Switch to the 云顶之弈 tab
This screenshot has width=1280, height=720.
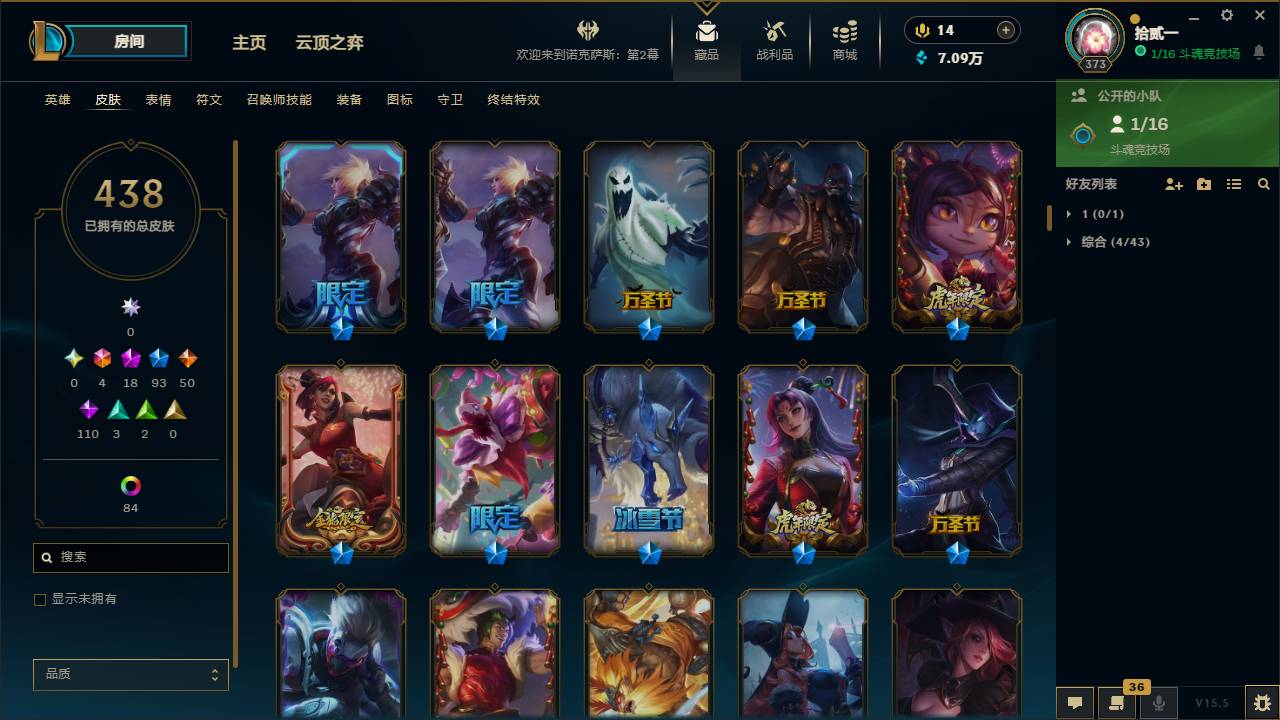coord(328,42)
